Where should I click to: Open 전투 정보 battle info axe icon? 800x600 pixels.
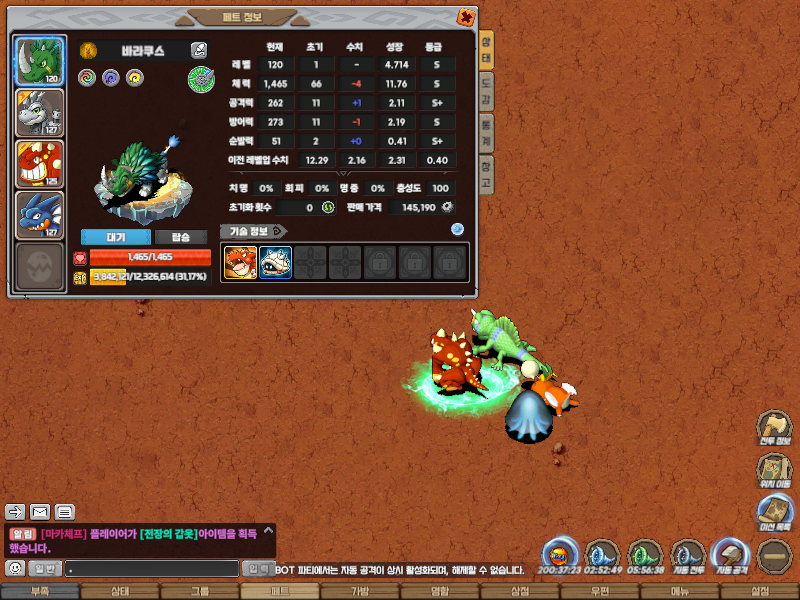coord(773,427)
